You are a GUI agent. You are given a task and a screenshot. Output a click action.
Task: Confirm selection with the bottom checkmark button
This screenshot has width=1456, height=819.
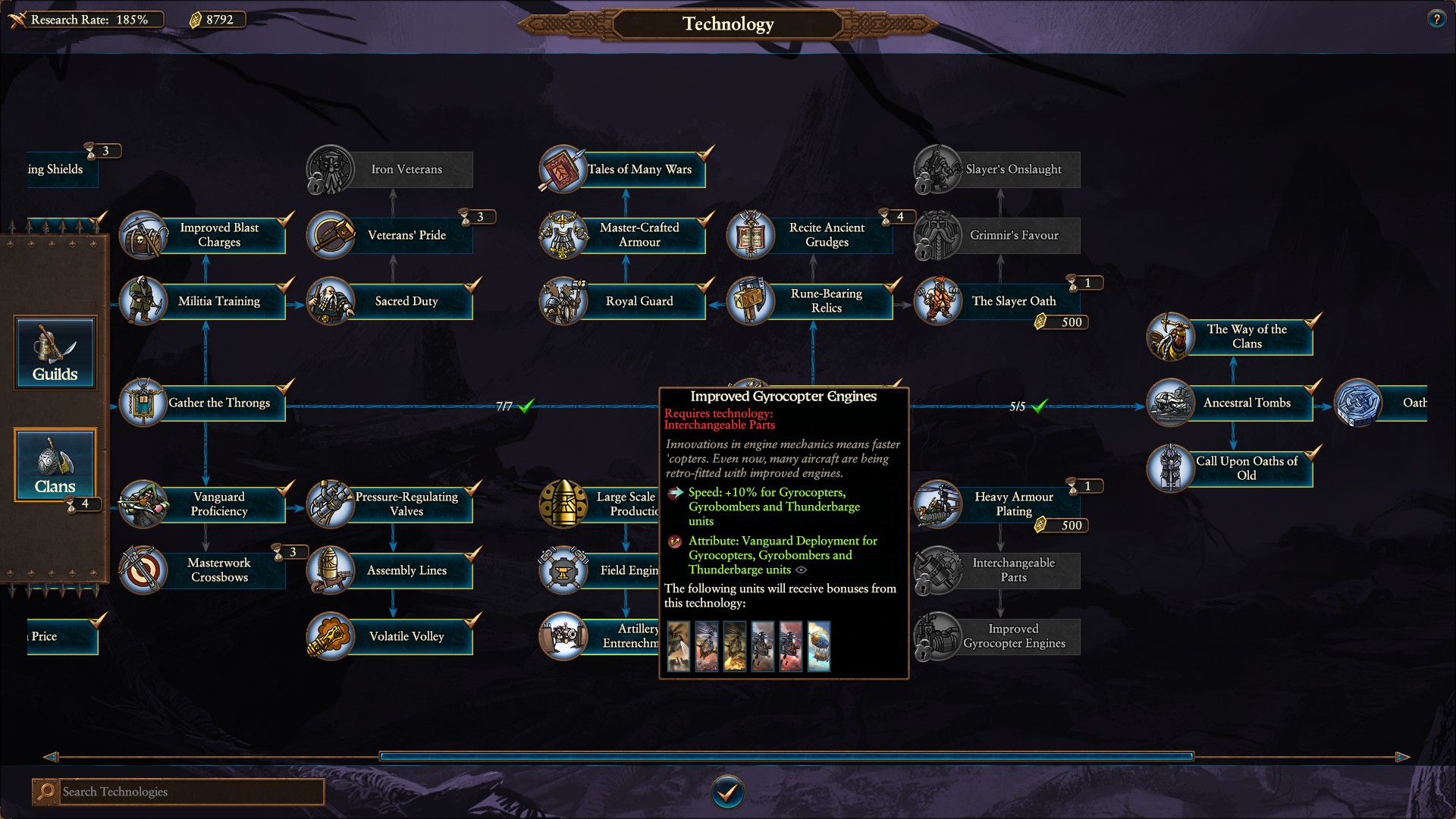727,791
